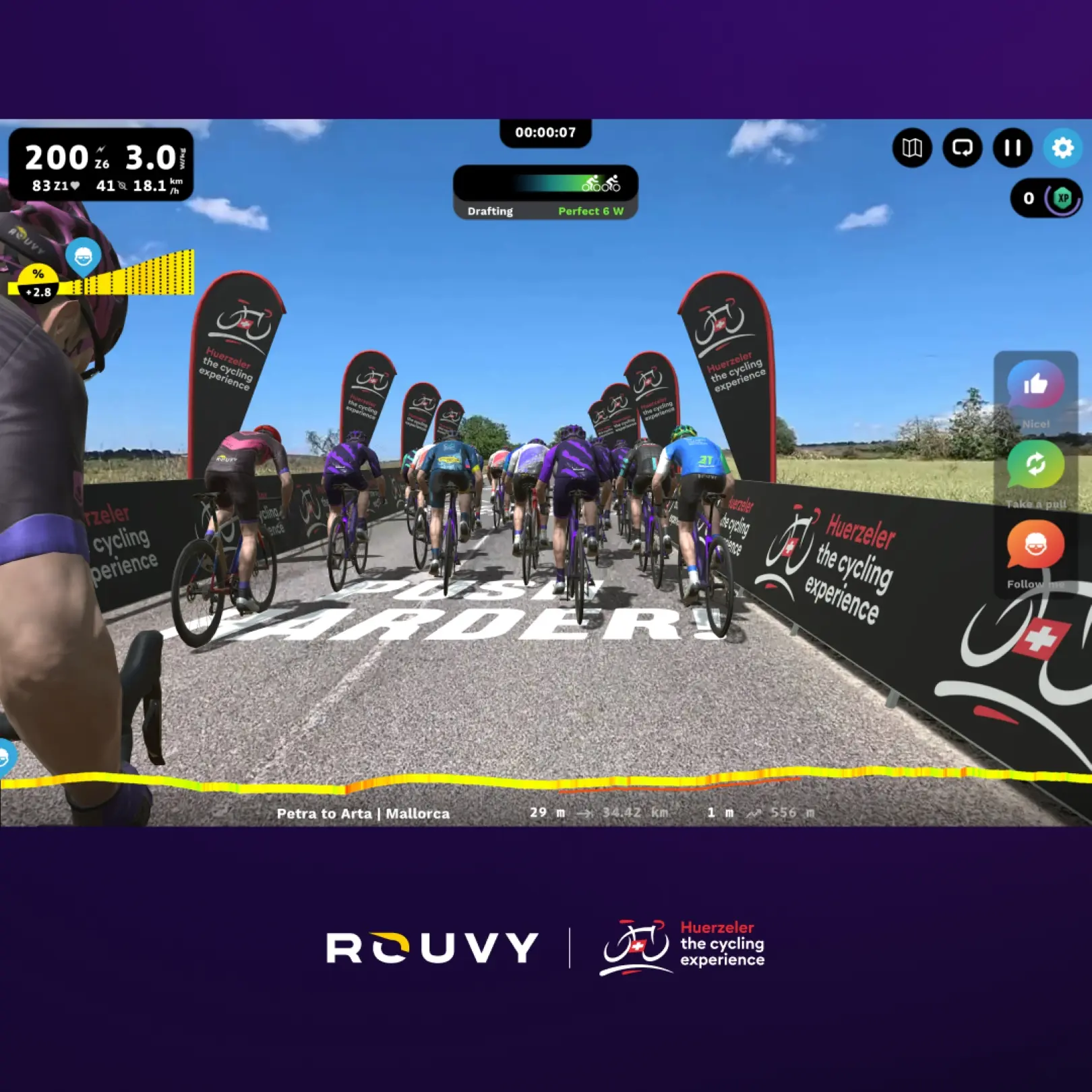
Task: Click the ride timer showing 00:00:07
Action: tap(546, 133)
